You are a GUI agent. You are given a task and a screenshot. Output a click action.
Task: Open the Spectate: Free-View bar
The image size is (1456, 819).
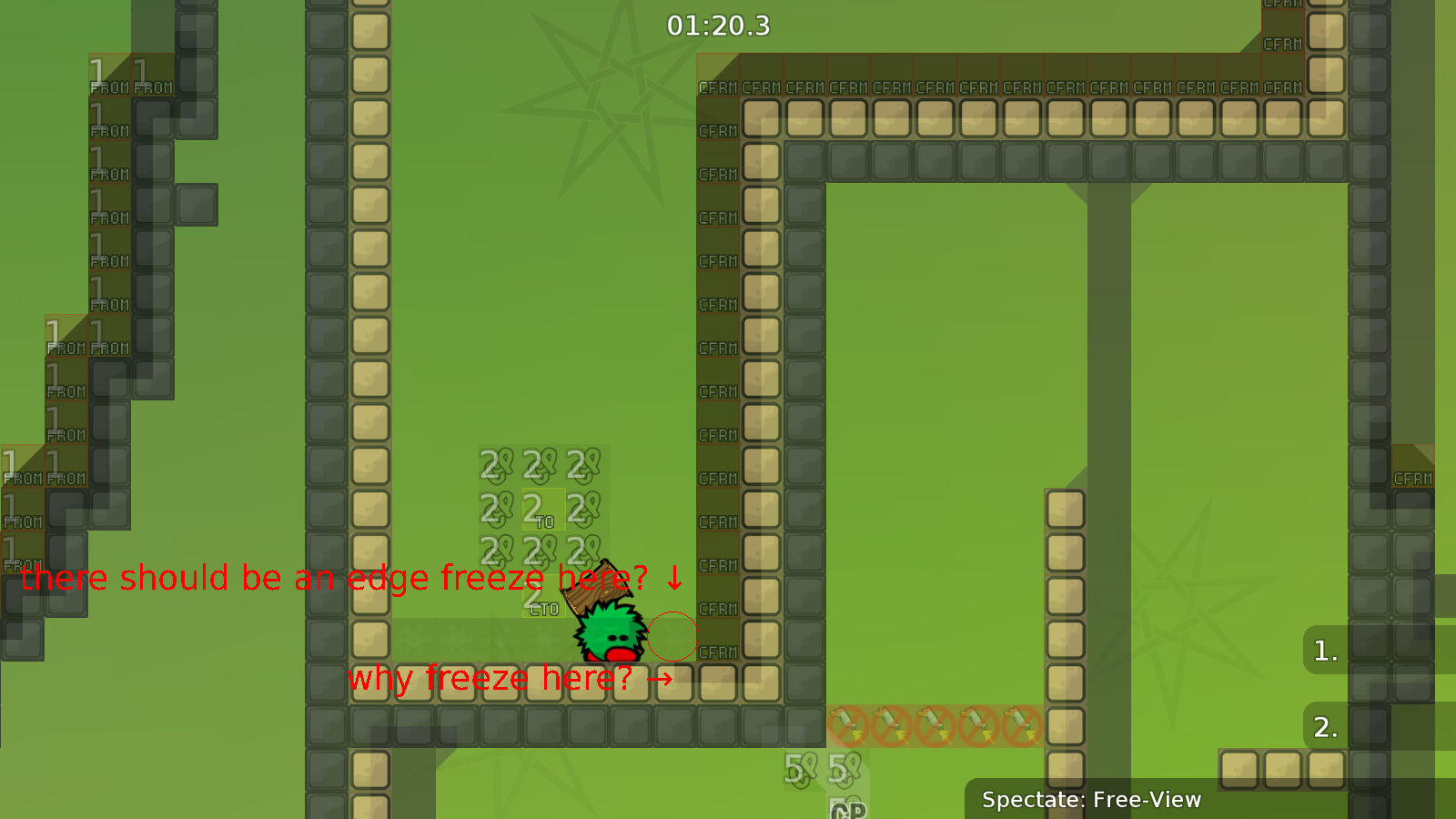coord(1091,801)
